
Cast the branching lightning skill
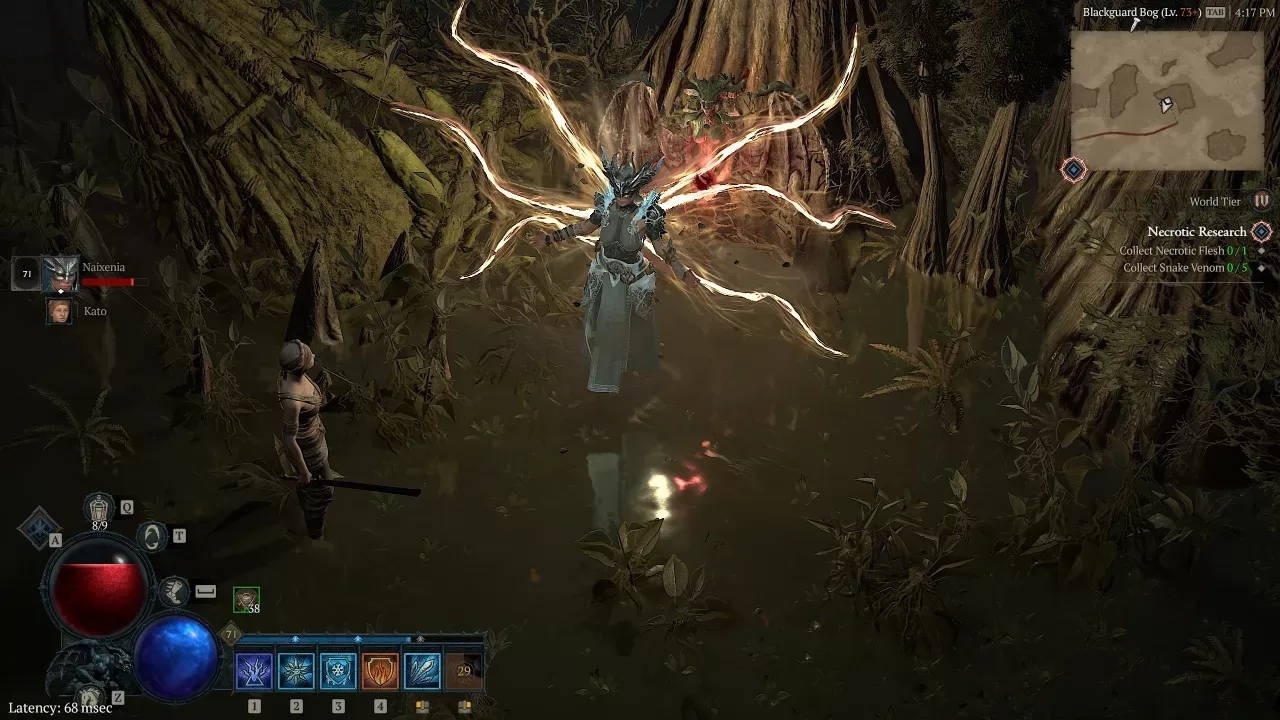click(254, 671)
